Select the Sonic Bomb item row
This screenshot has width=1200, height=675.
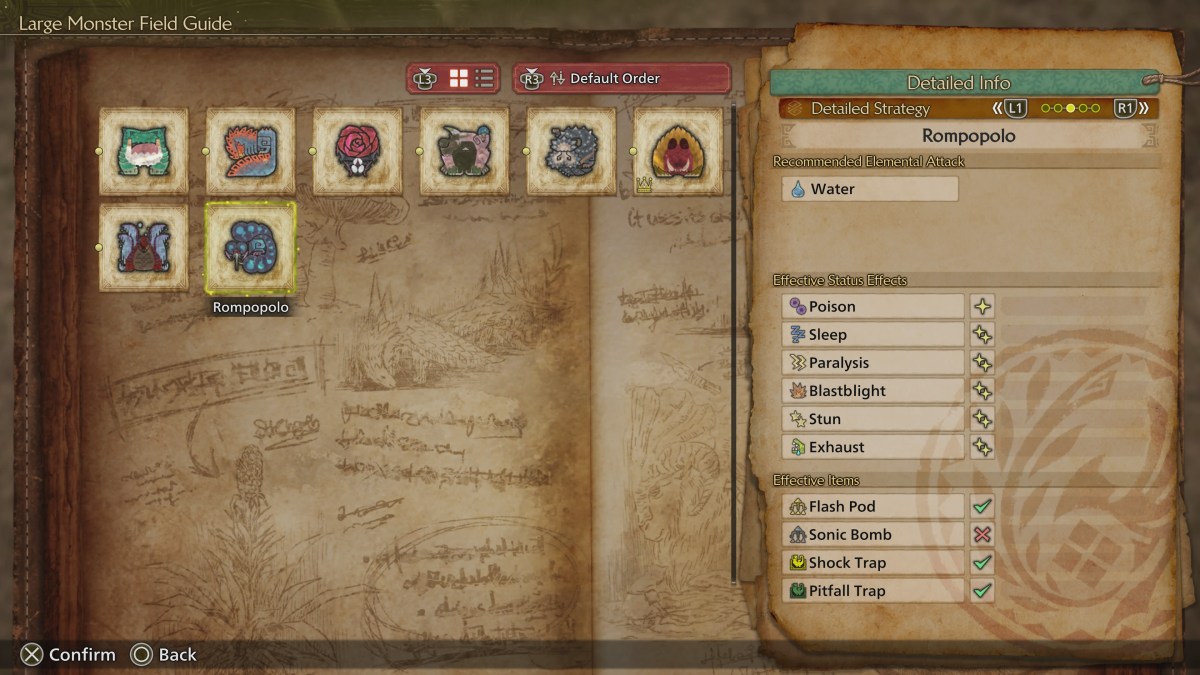(x=873, y=535)
